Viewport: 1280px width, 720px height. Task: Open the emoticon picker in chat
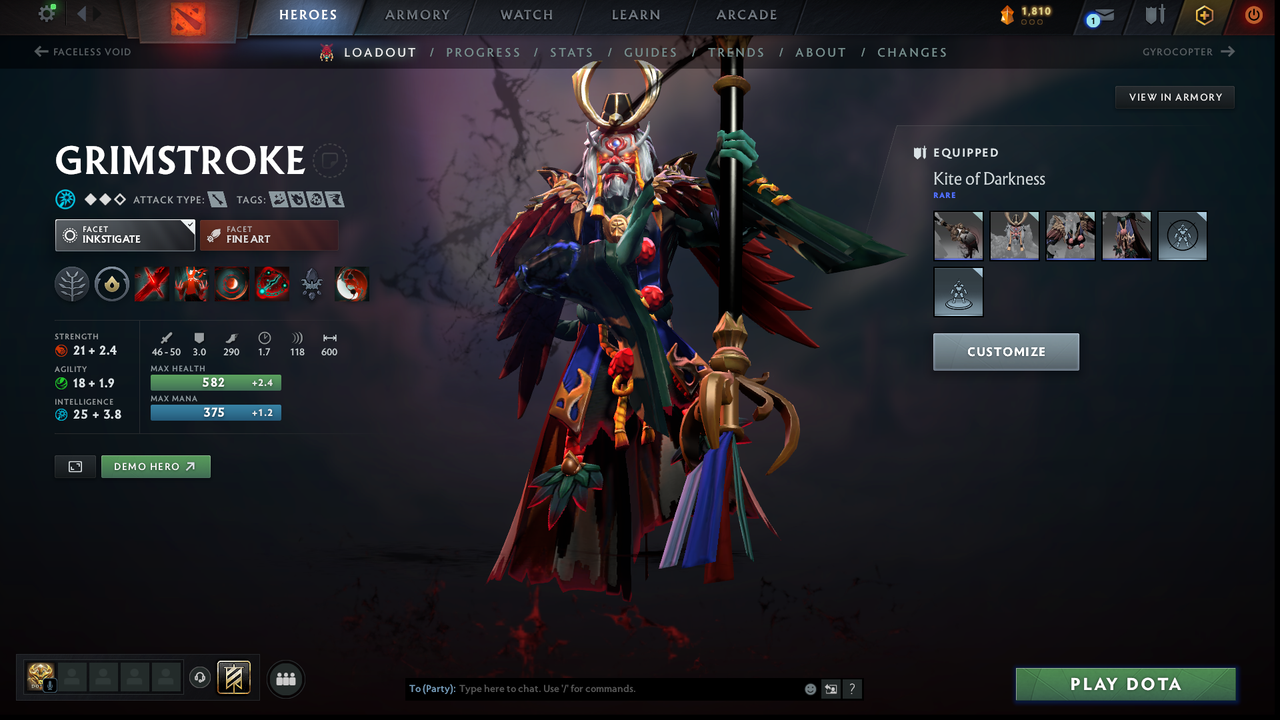click(809, 689)
